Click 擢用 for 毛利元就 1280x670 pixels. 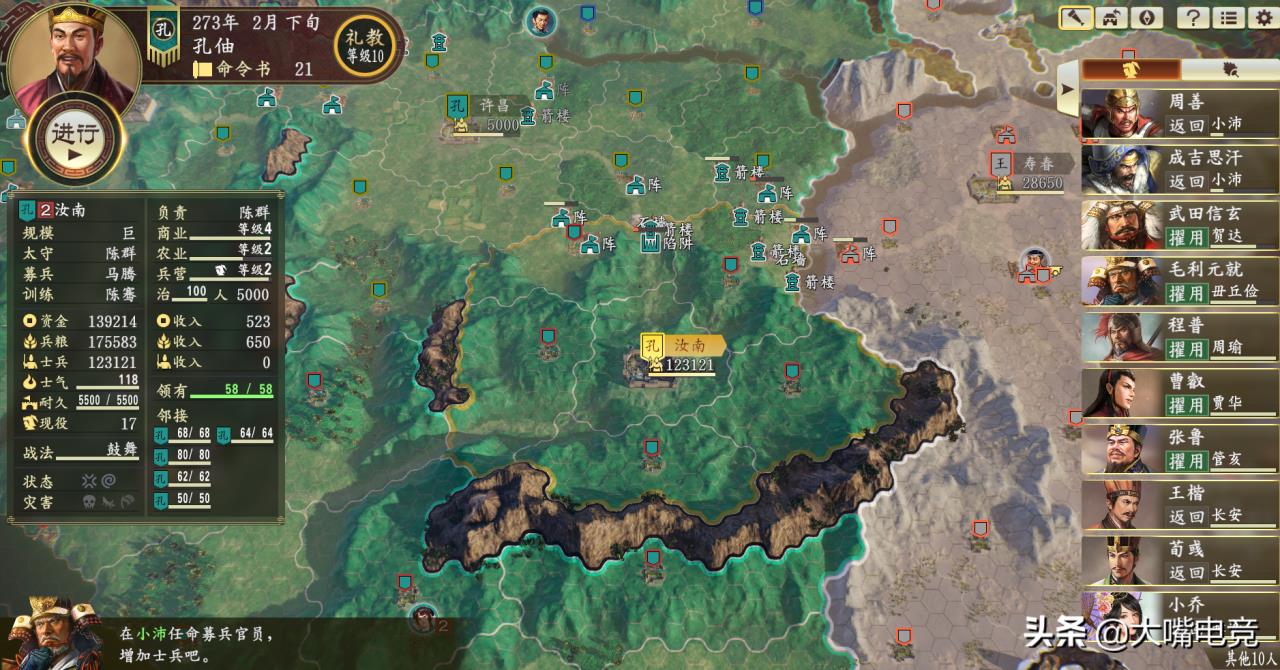click(1186, 294)
